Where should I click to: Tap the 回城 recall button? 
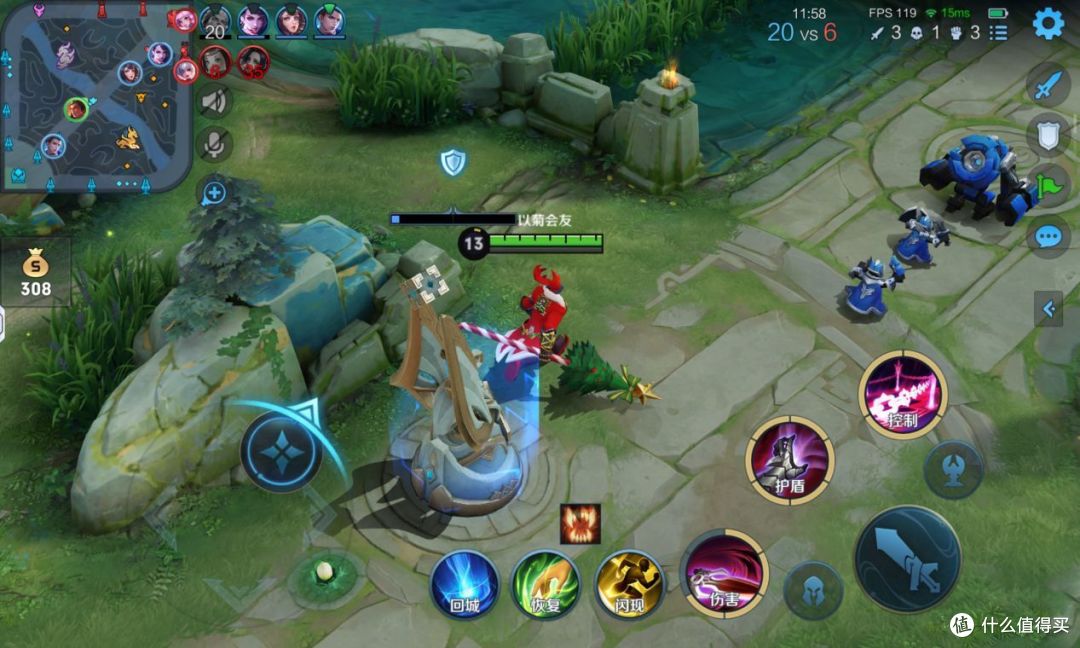(464, 585)
